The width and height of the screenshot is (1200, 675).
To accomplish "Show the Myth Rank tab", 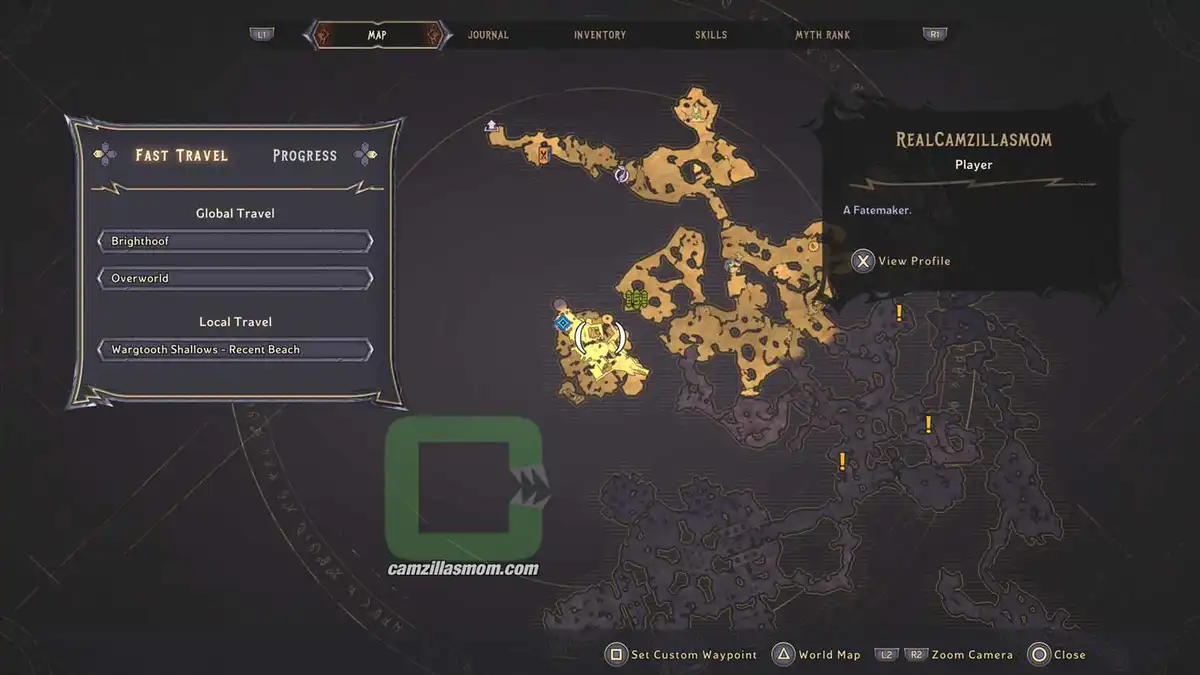I will tap(822, 35).
